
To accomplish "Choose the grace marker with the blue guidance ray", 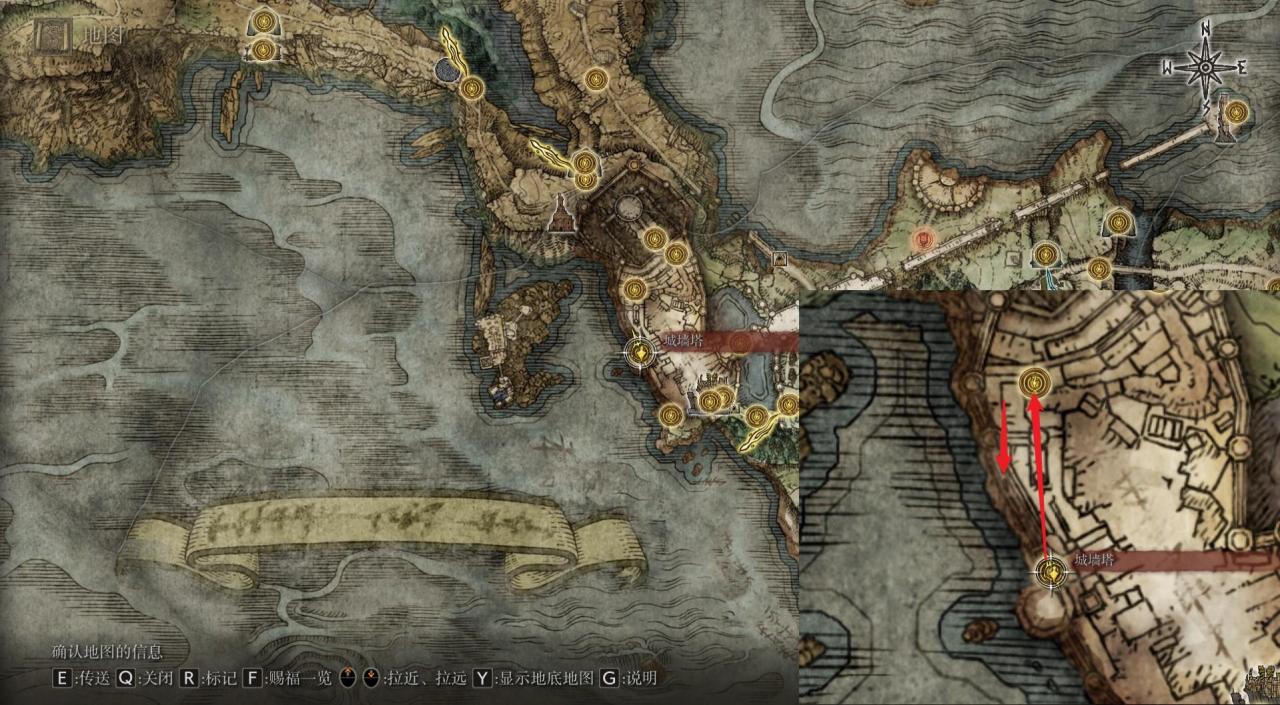I will [1046, 255].
